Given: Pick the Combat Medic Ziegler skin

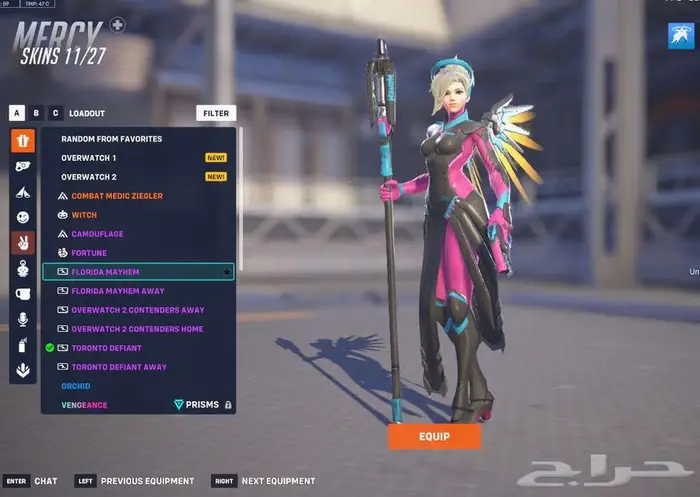Looking at the screenshot, I should (x=116, y=196).
